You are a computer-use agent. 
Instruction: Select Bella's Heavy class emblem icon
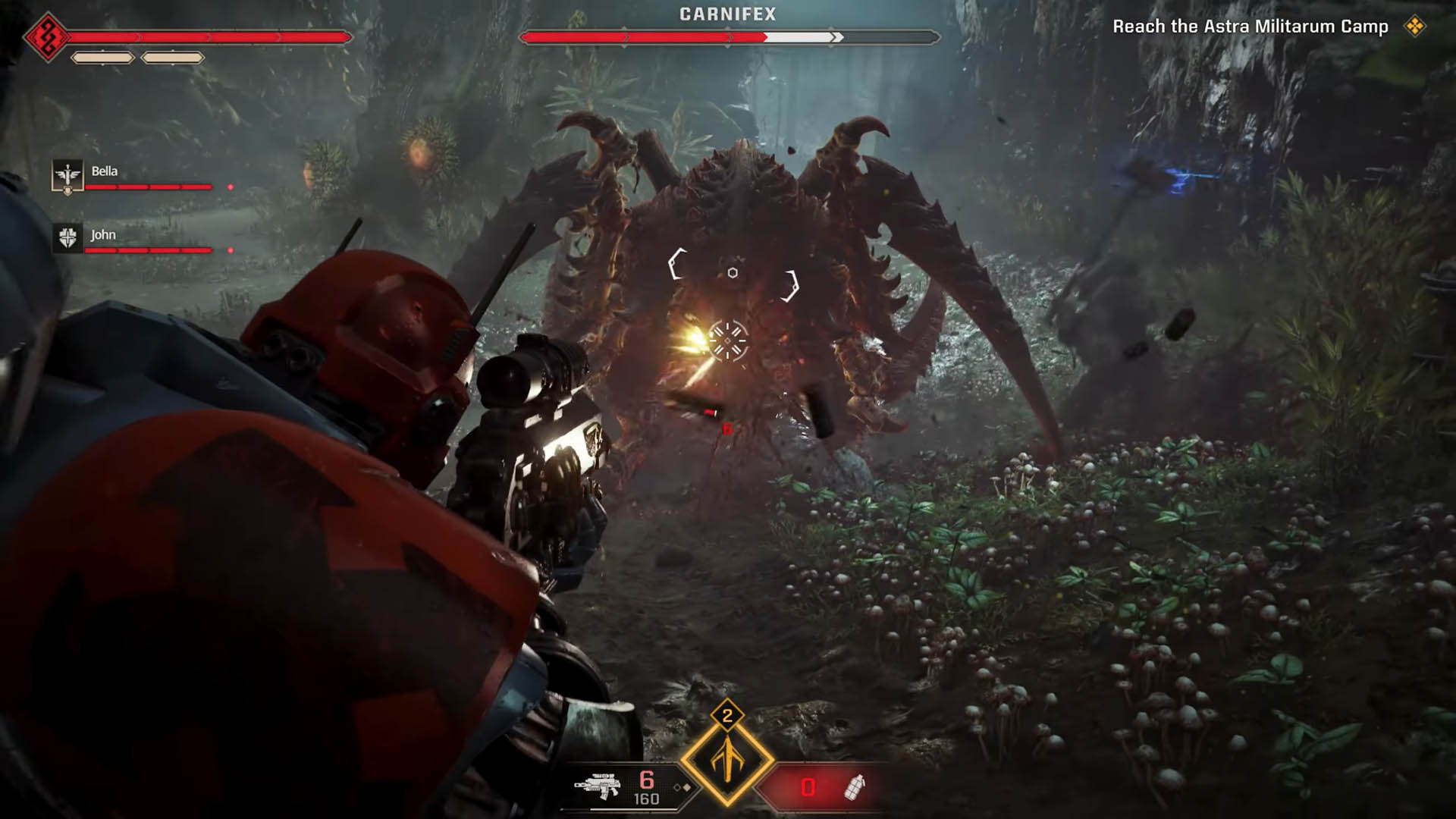point(67,174)
